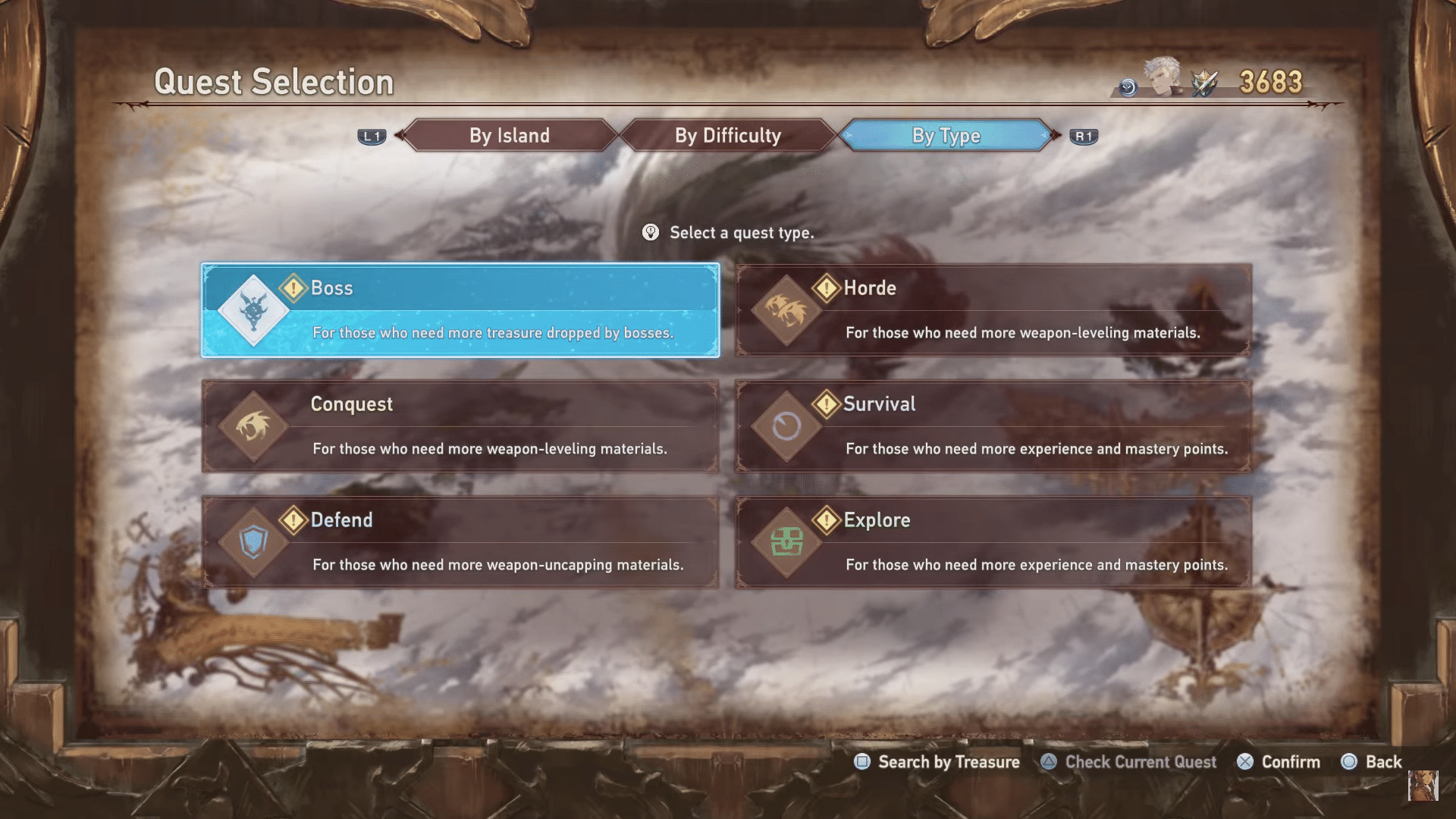Image resolution: width=1456 pixels, height=819 pixels.
Task: Select the Defend shield icon
Action: pos(254,542)
